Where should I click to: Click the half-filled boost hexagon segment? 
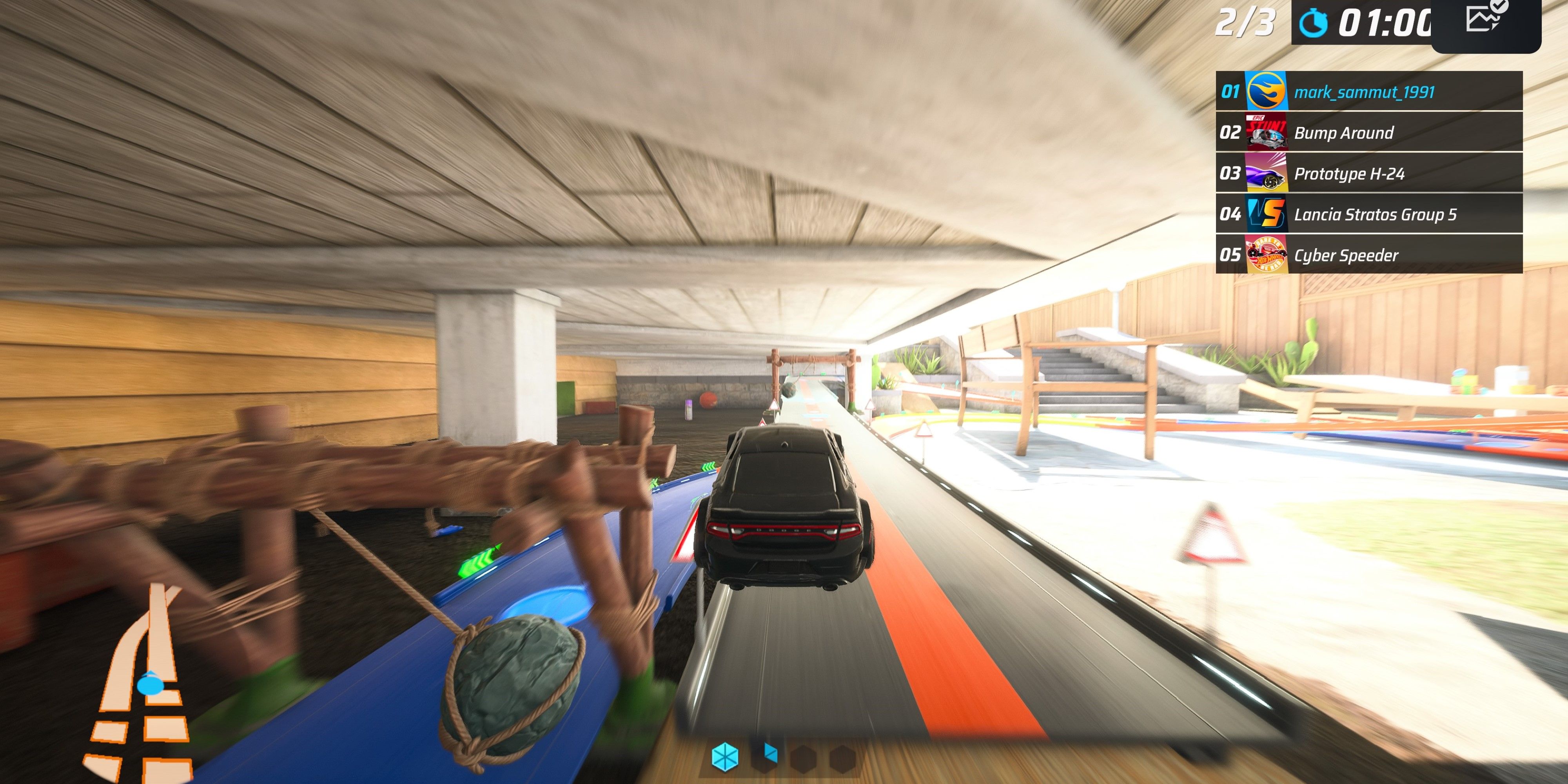click(764, 759)
